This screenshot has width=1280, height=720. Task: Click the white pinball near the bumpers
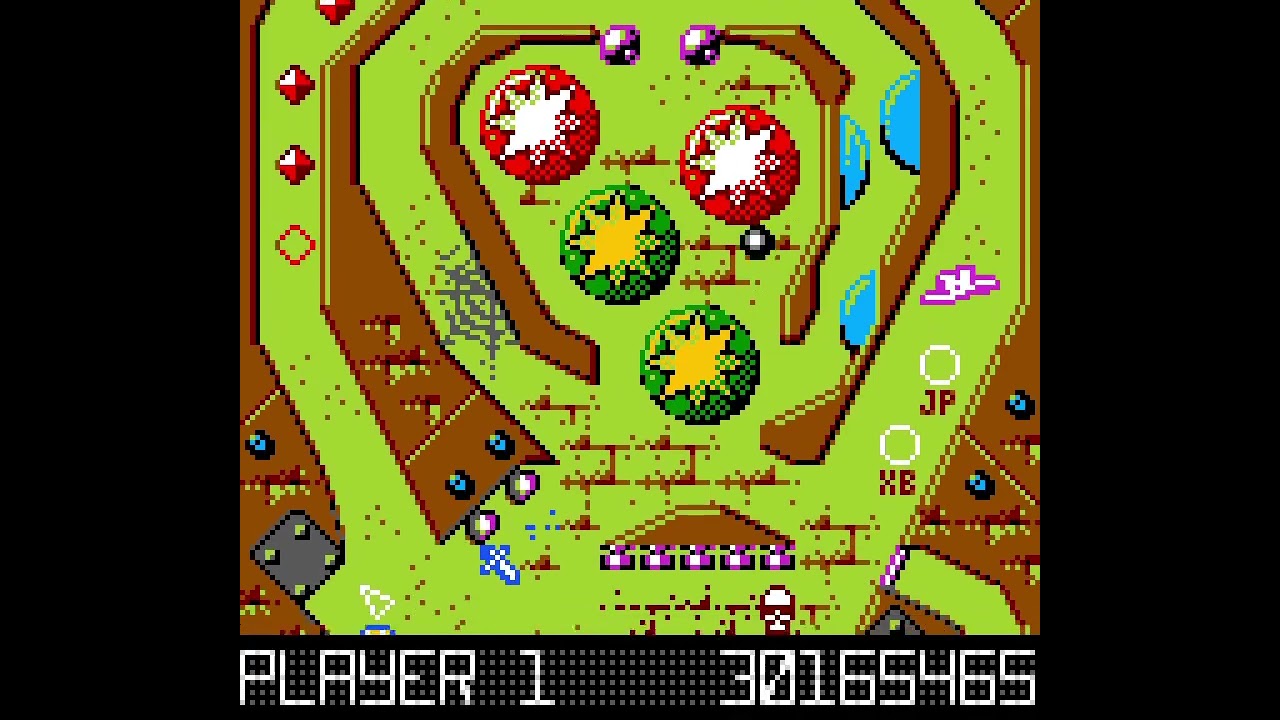[755, 240]
